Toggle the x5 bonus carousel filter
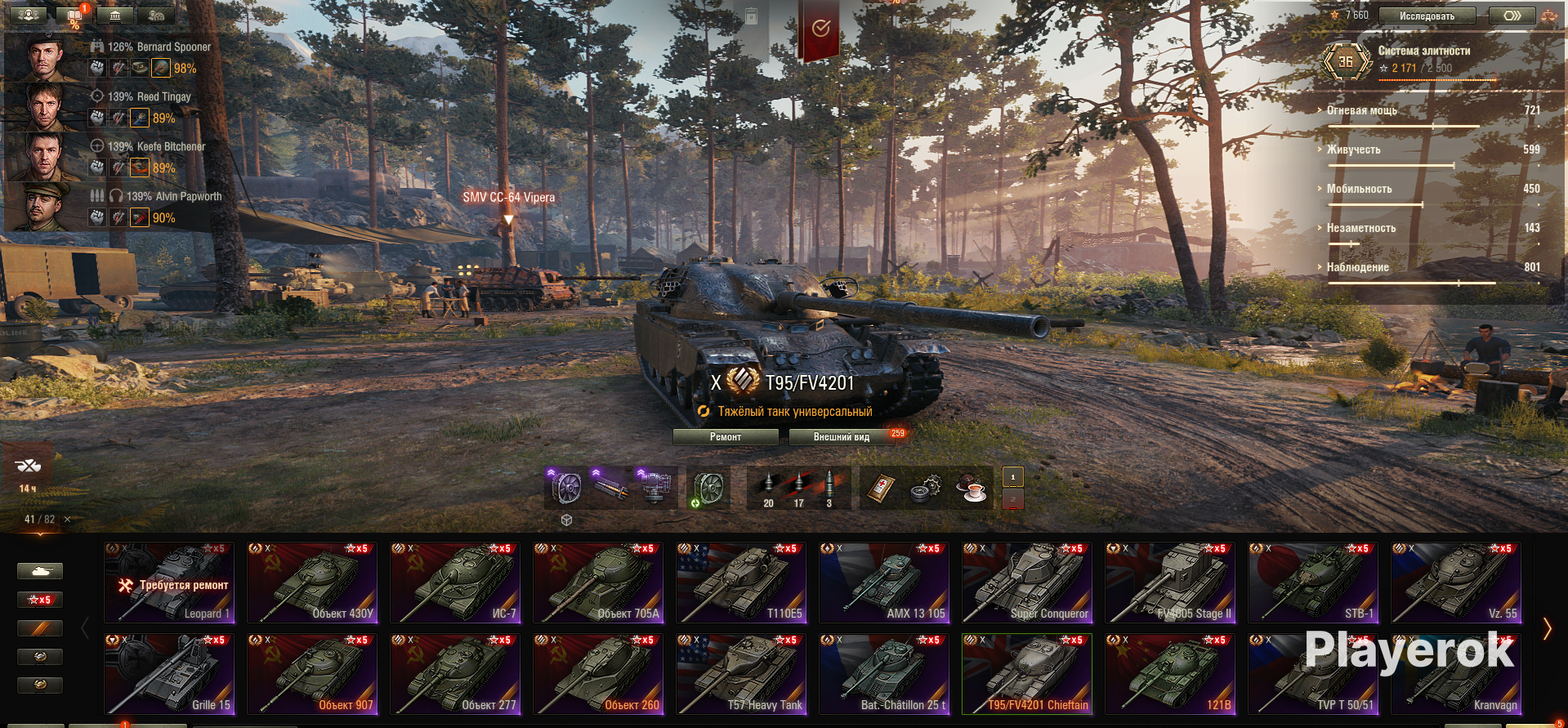 (x=39, y=600)
